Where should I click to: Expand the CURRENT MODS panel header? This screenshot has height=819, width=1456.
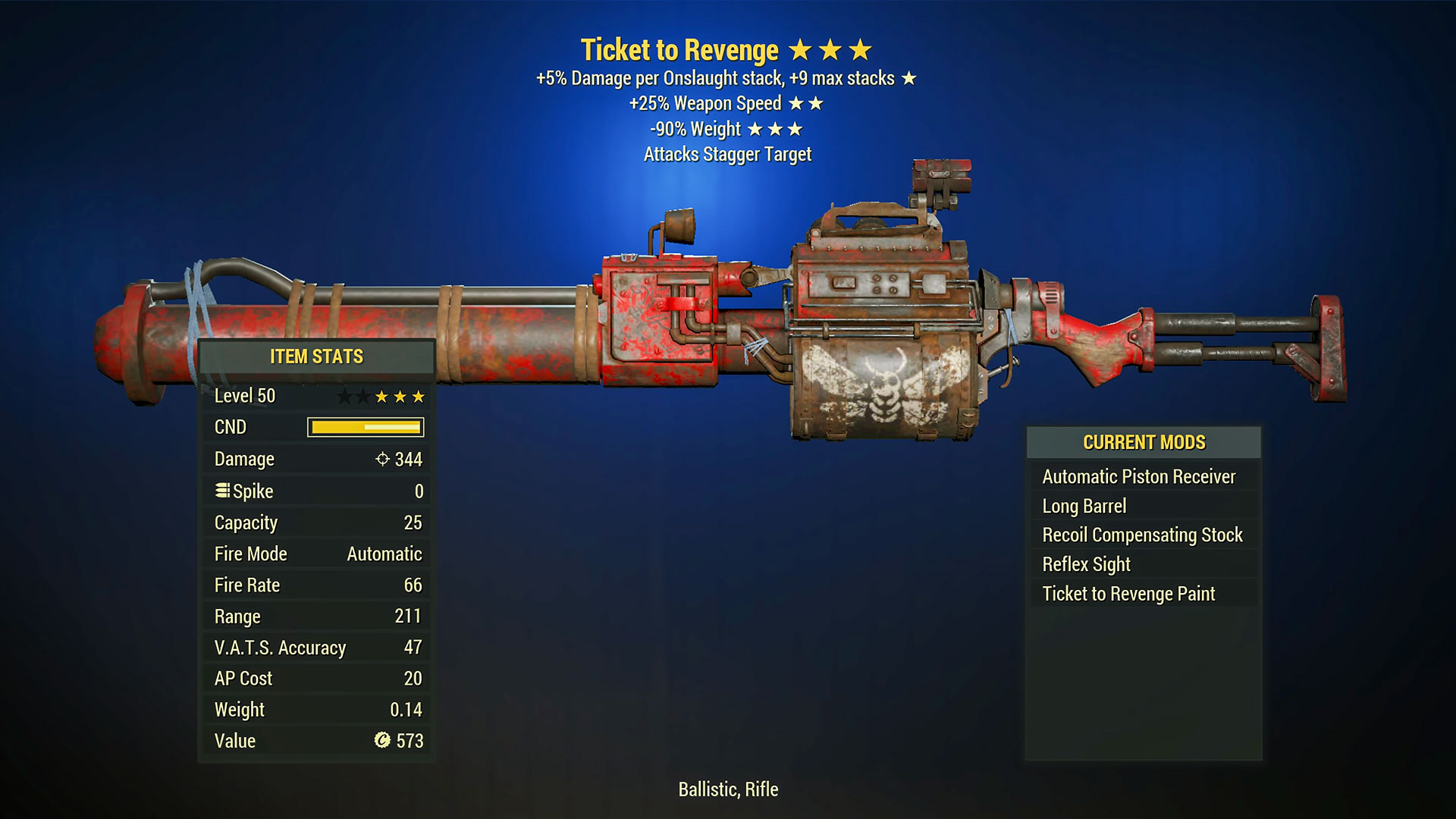click(1144, 442)
